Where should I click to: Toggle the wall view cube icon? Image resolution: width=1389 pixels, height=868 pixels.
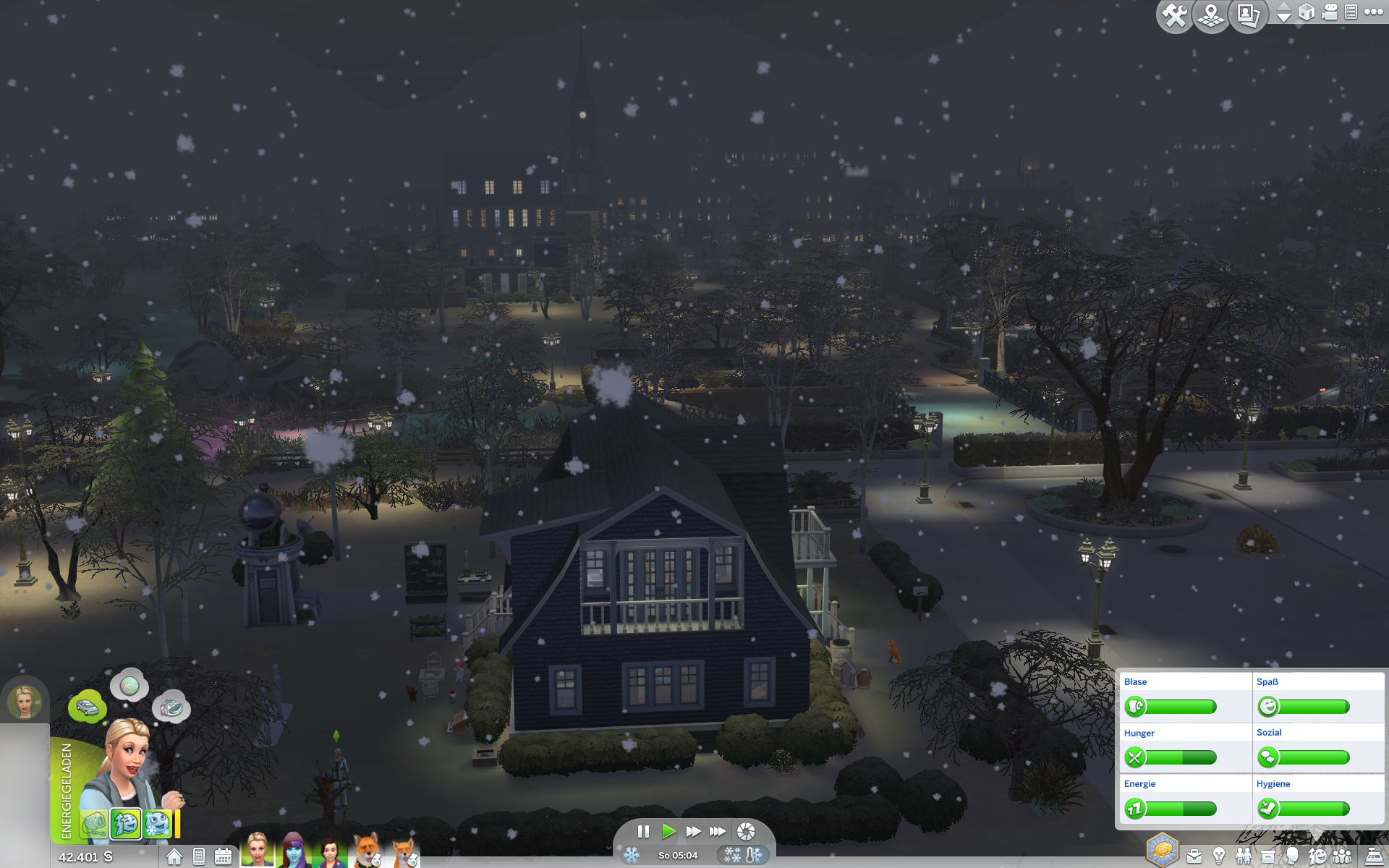[1307, 12]
